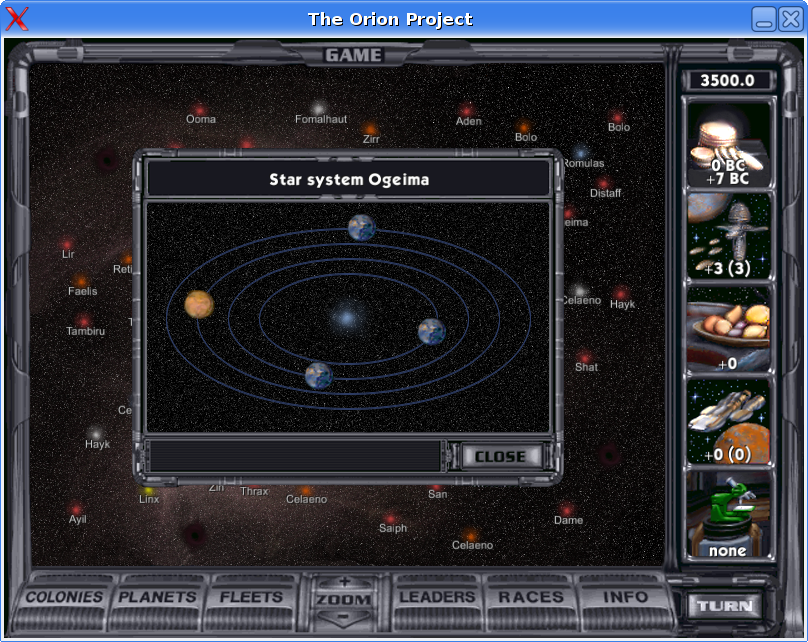Select the space station command points icon

[729, 236]
